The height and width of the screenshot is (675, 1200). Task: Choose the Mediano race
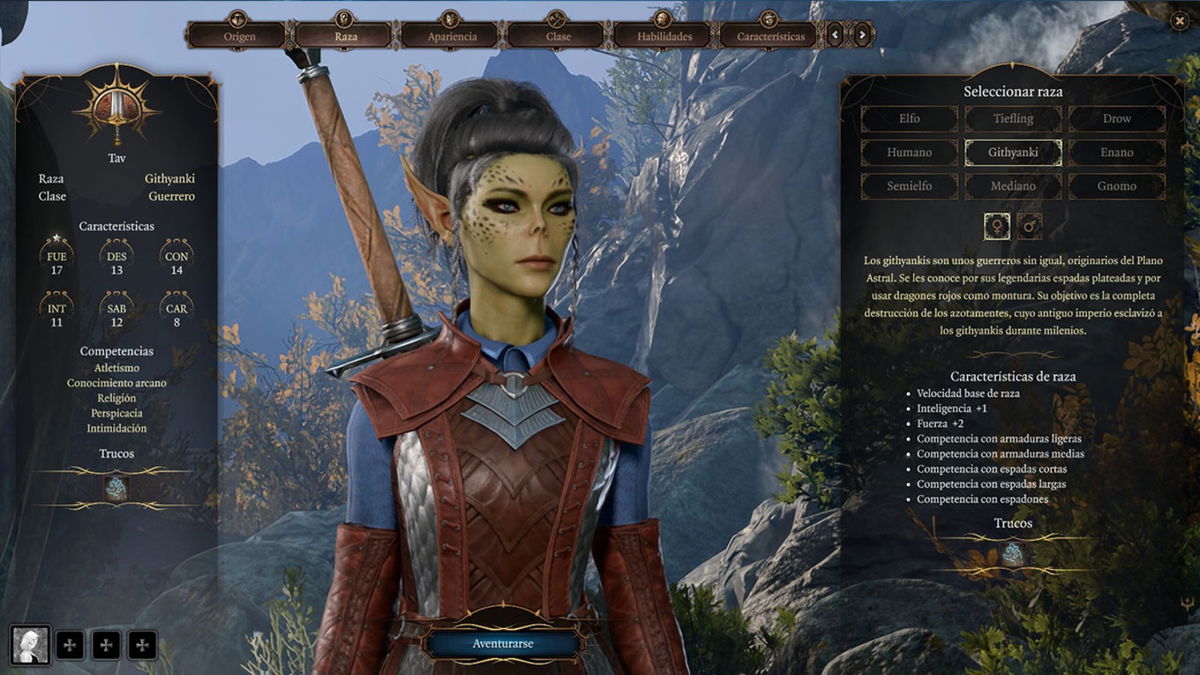click(1013, 186)
